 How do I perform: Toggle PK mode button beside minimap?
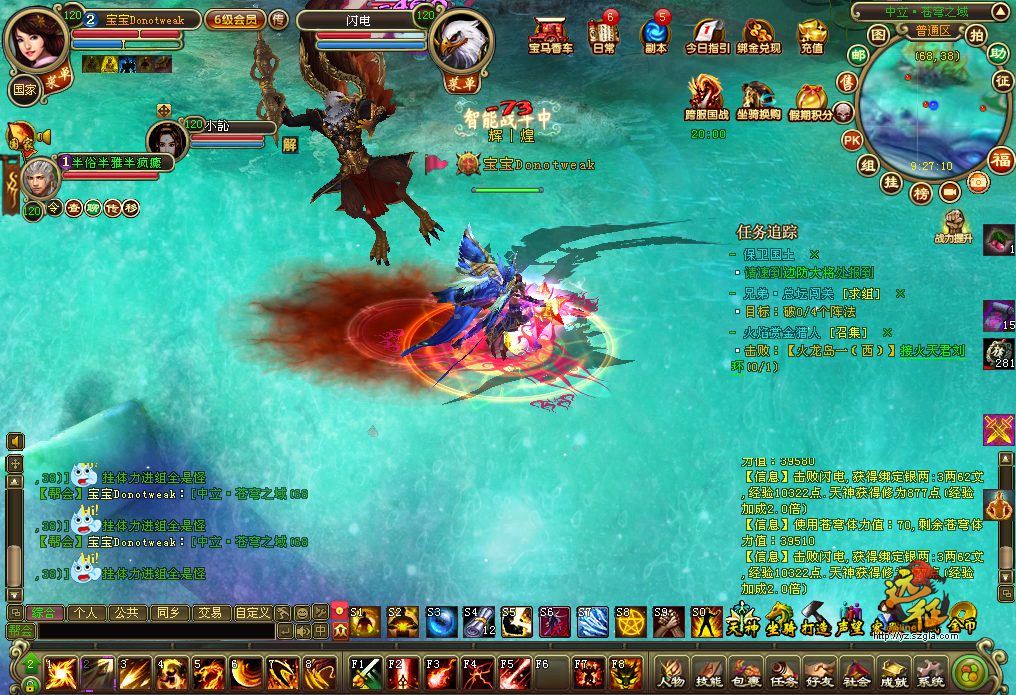point(852,139)
